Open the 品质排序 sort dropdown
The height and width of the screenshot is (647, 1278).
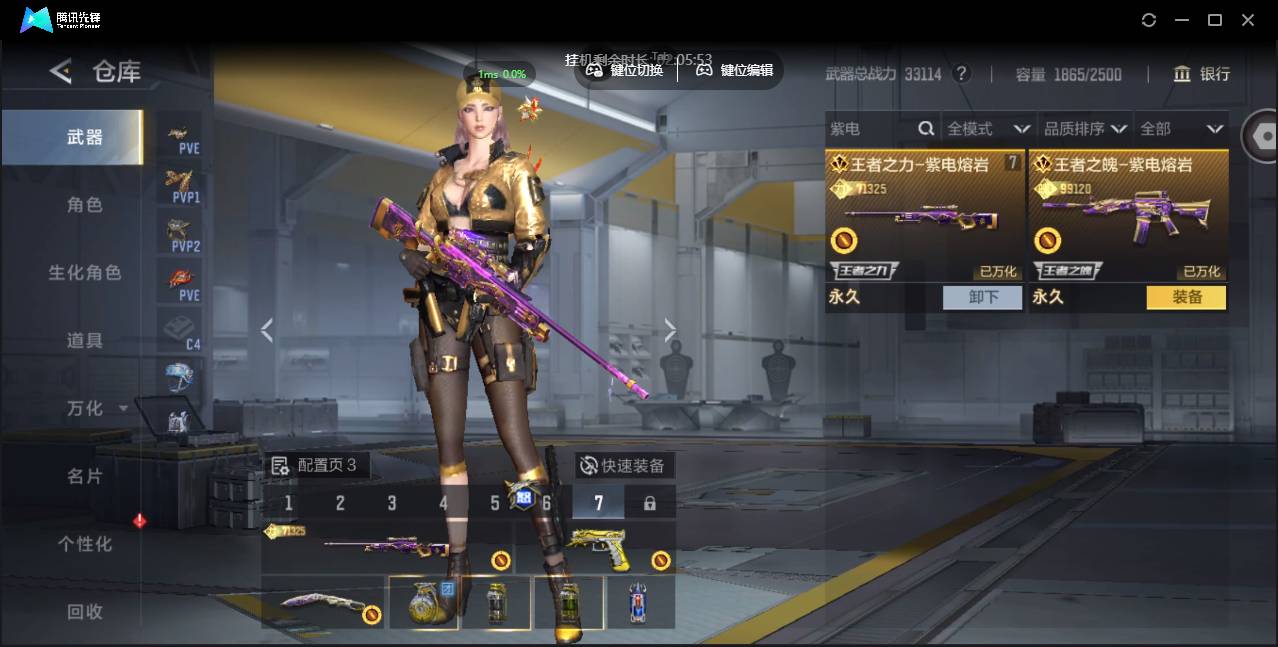(x=1085, y=129)
